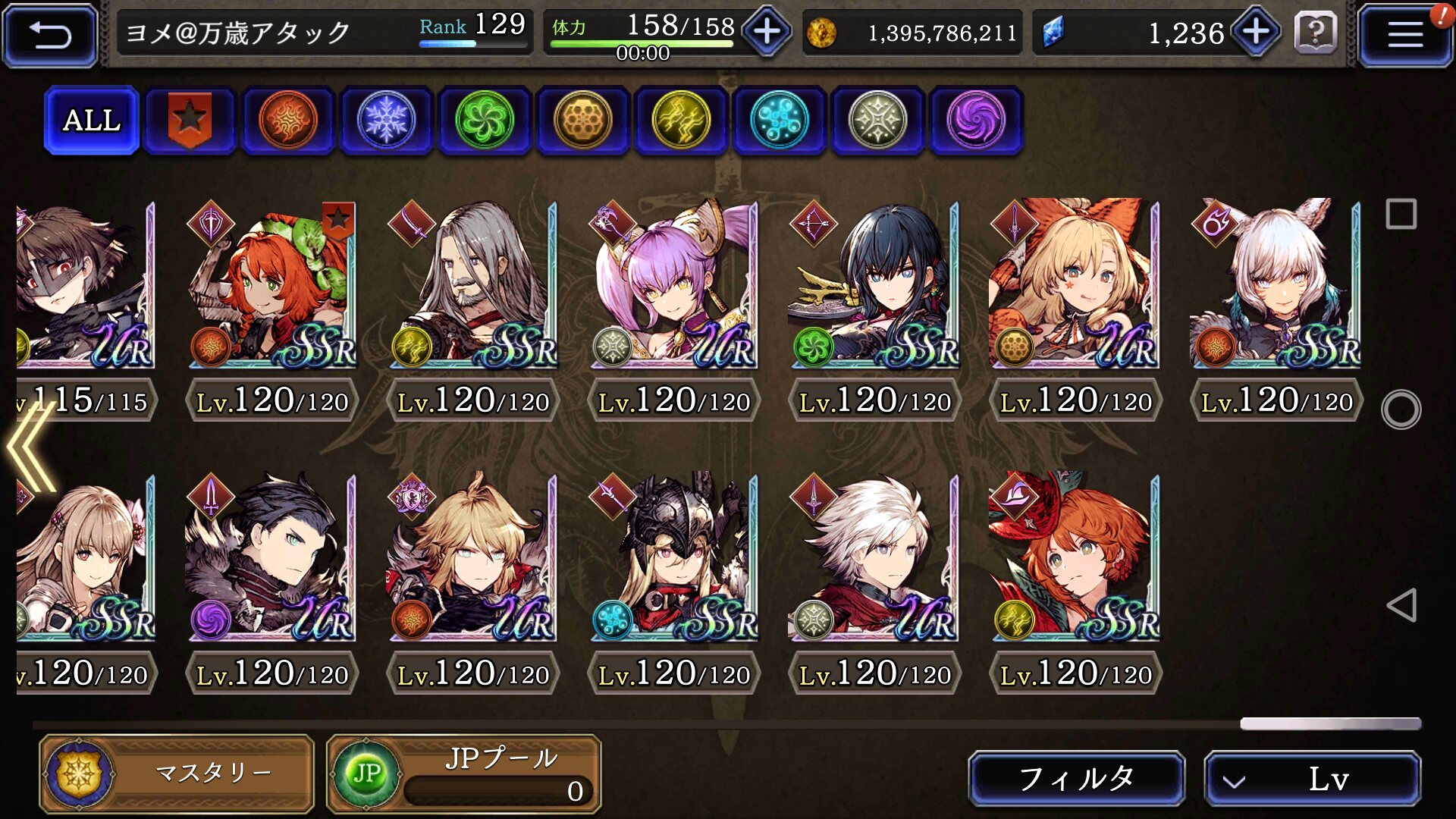Open the question mark help button
The image size is (1456, 819).
click(x=1316, y=33)
